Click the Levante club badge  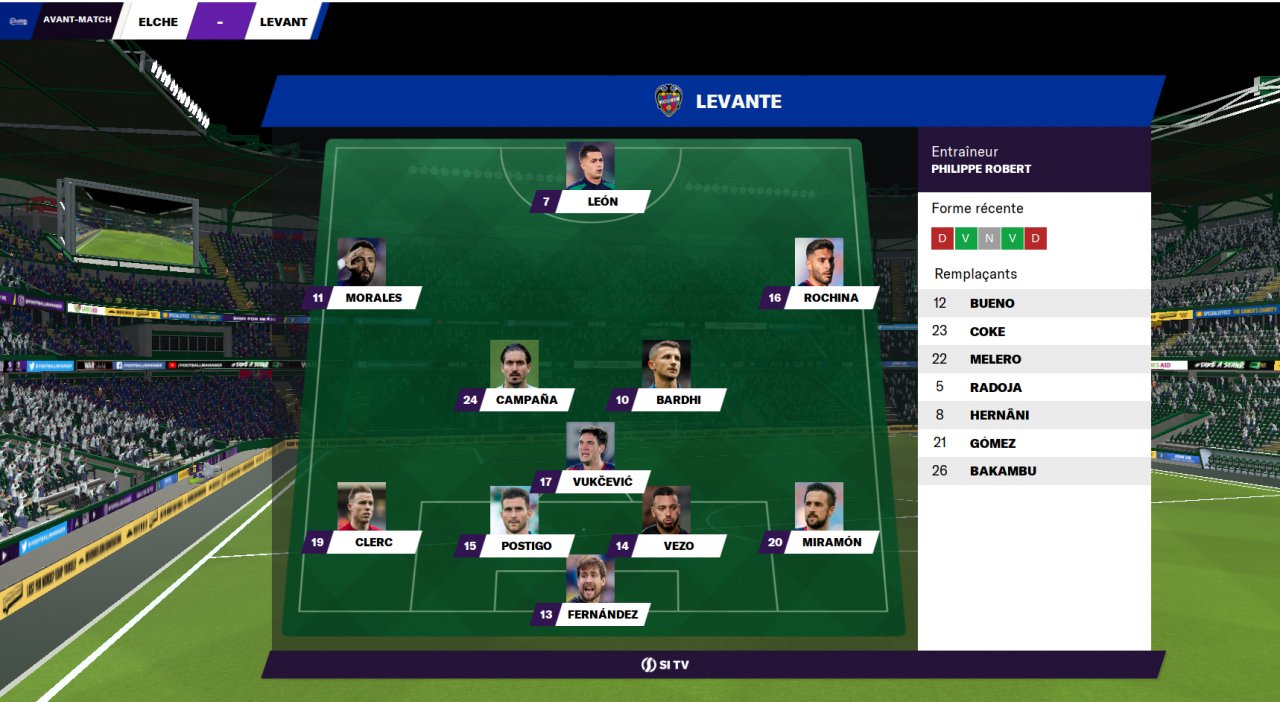coord(668,101)
